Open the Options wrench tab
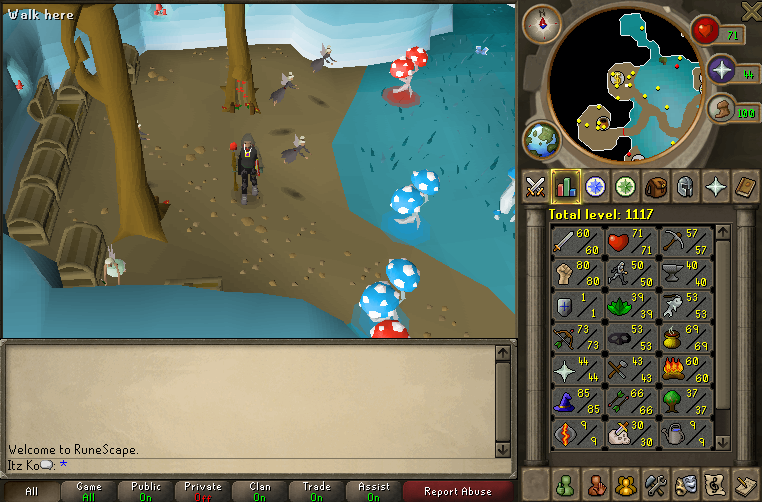This screenshot has width=762, height=502. (x=656, y=482)
